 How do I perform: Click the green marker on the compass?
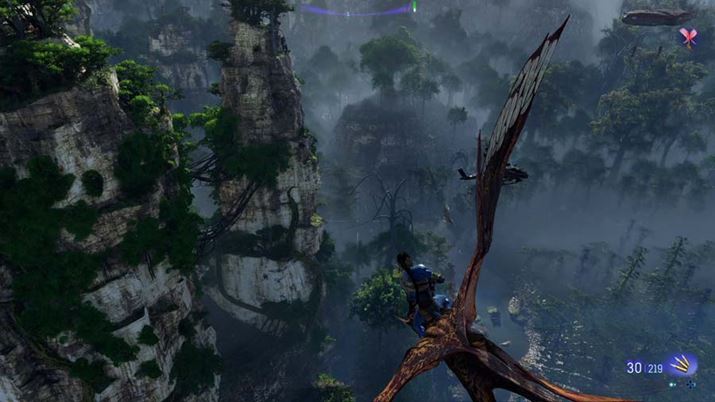point(413,7)
